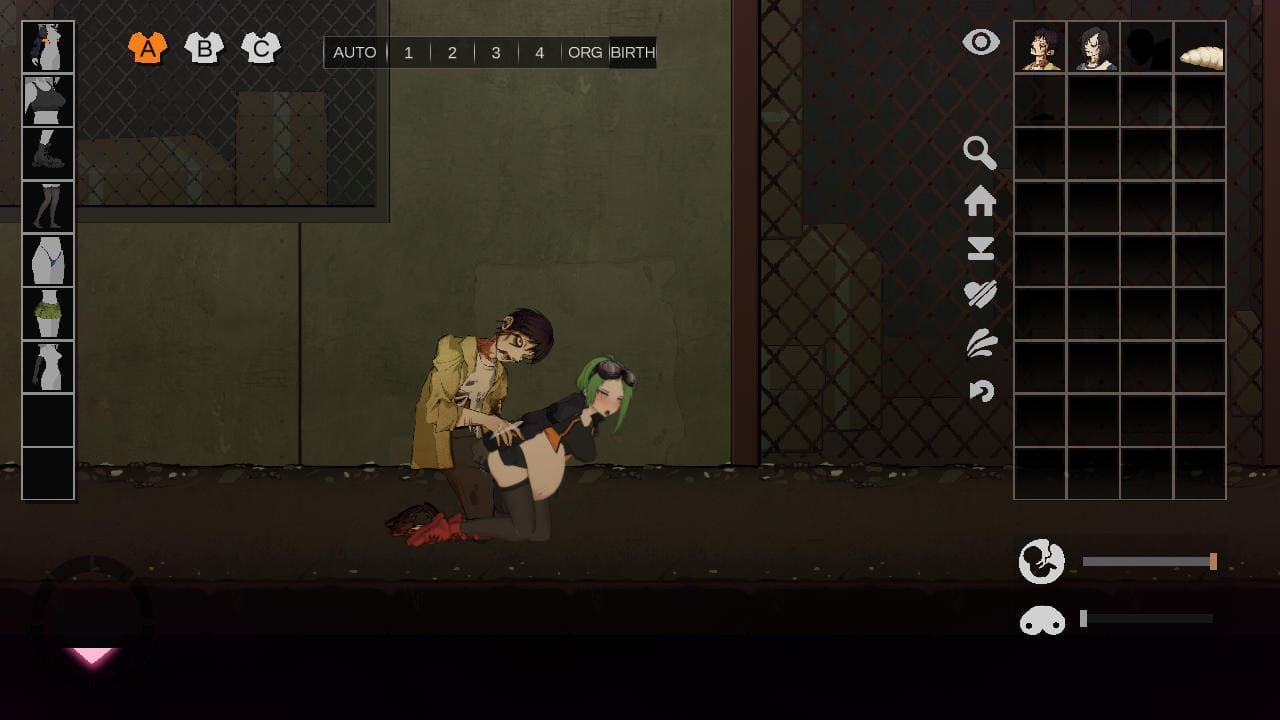Select stage 1 in the top bar
Screen dimensions: 1280x720
(x=408, y=53)
